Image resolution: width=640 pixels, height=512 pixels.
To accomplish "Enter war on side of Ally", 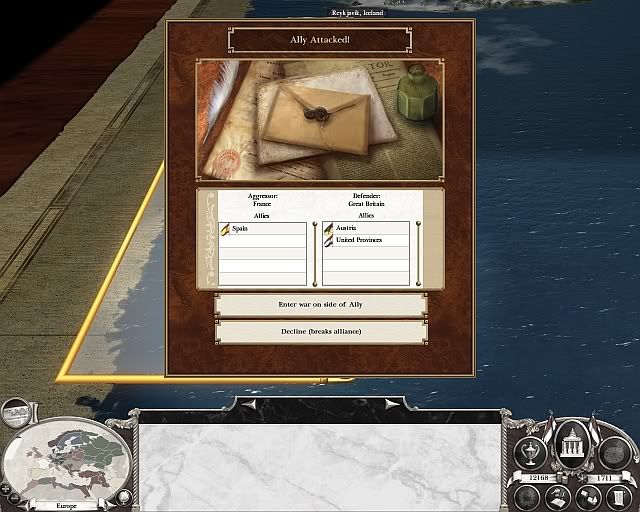I will coord(320,304).
